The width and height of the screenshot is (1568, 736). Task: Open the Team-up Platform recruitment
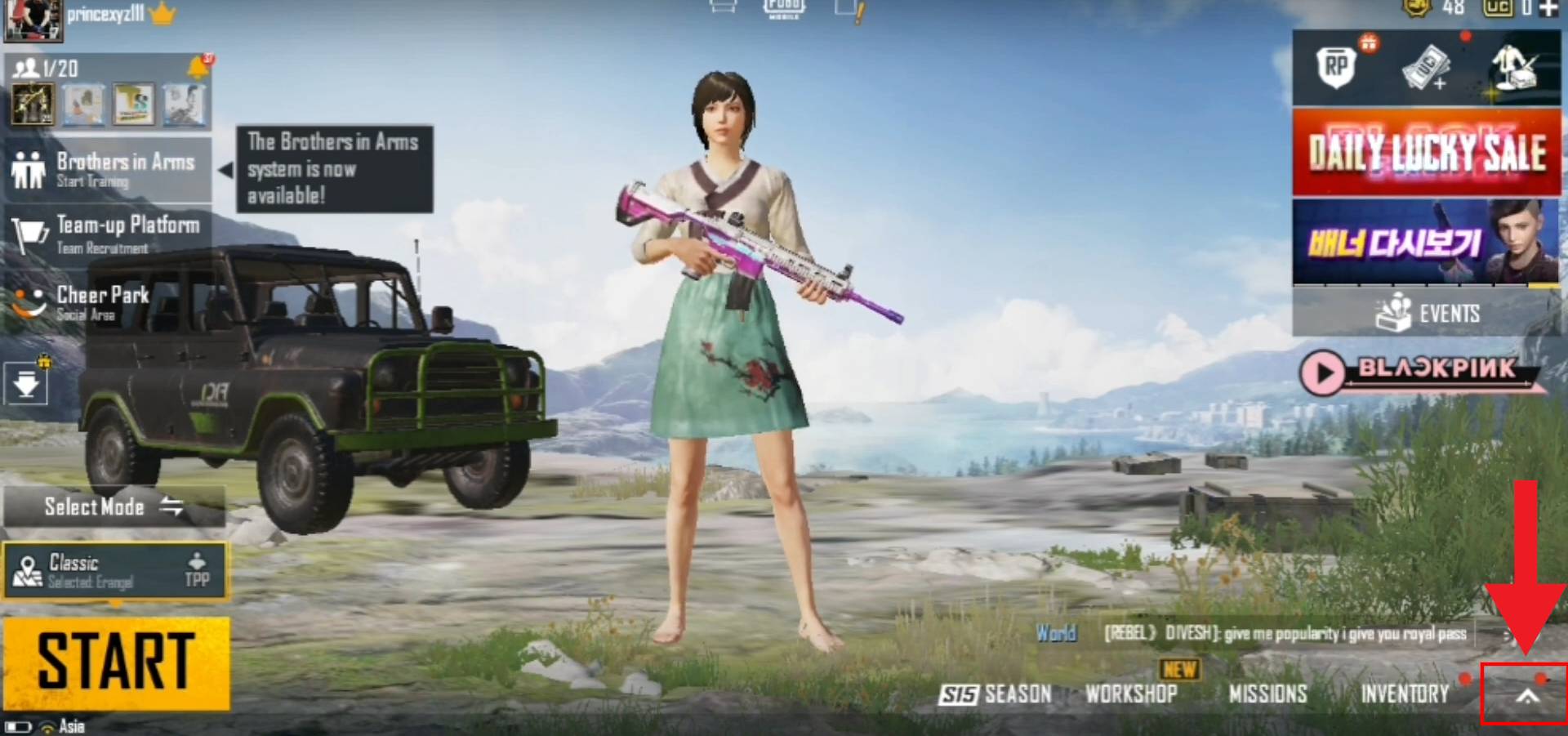tap(109, 234)
